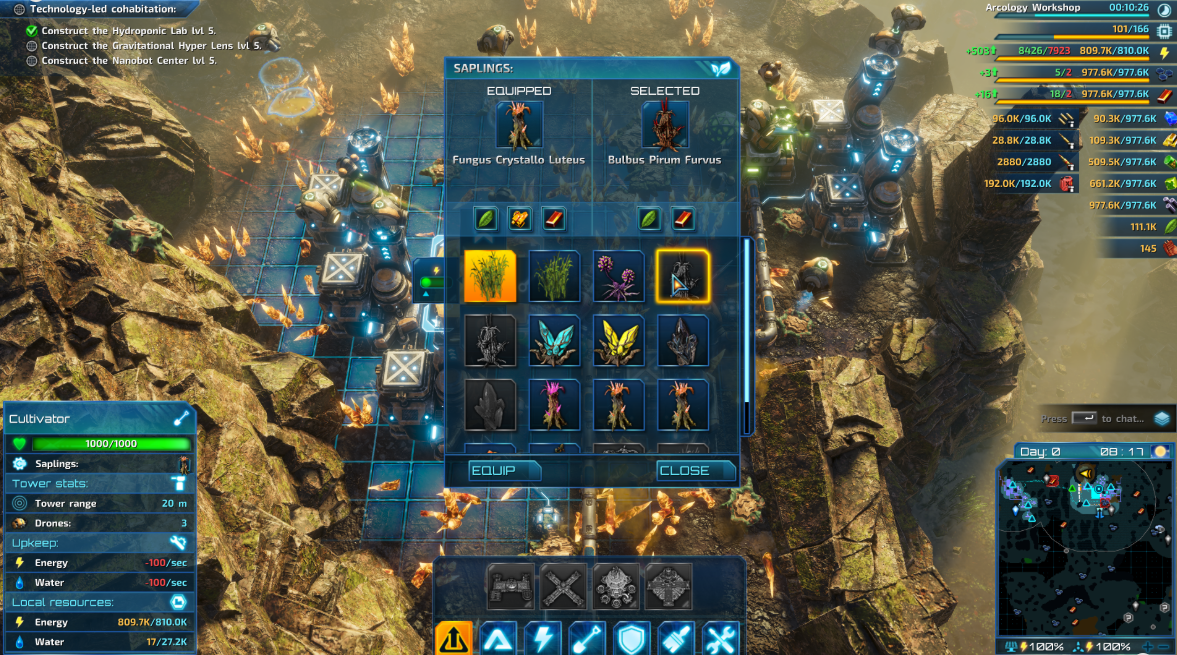Close the Saplings window
1177x655 pixels.
(695, 470)
